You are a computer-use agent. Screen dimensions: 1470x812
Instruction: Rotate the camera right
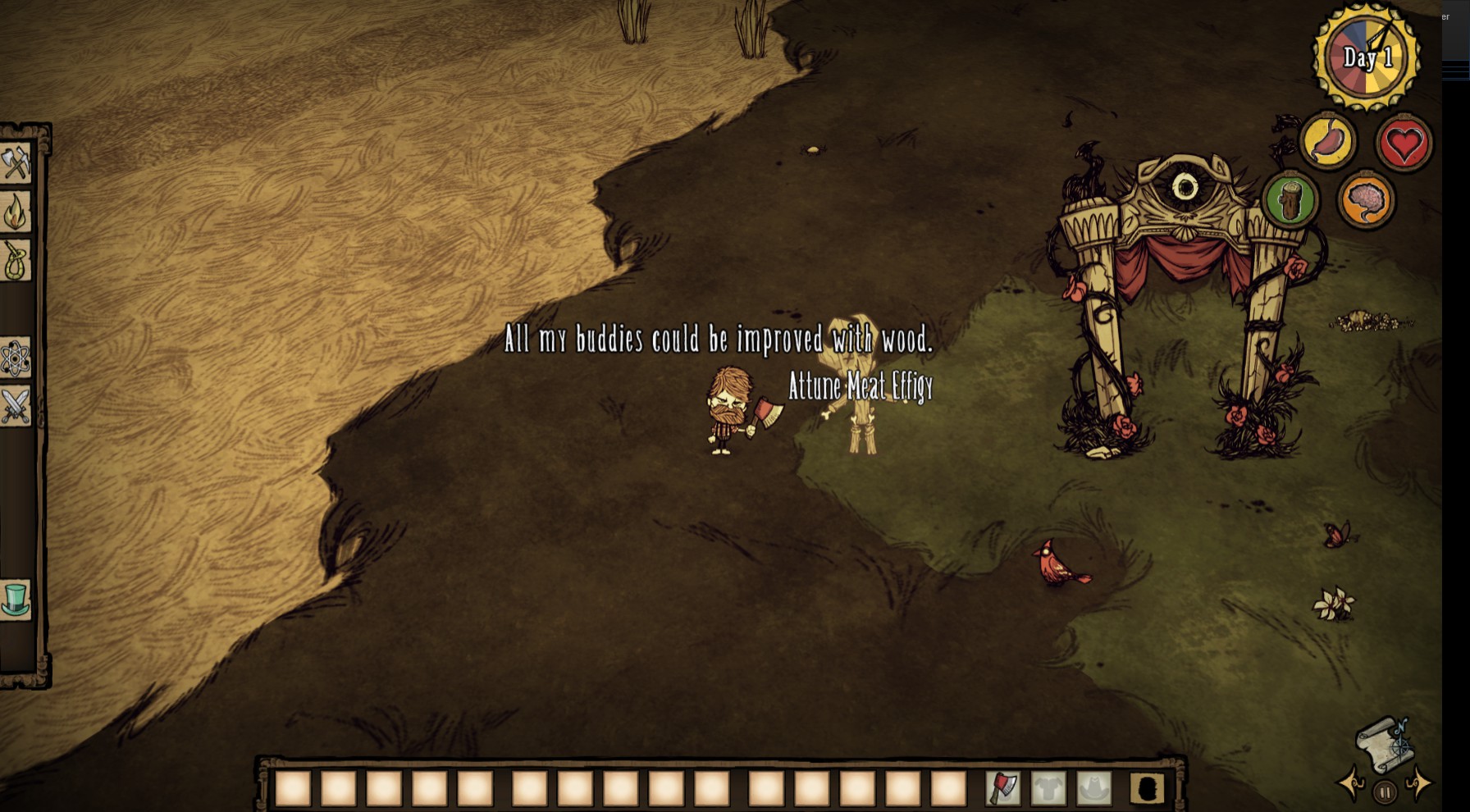[1419, 783]
